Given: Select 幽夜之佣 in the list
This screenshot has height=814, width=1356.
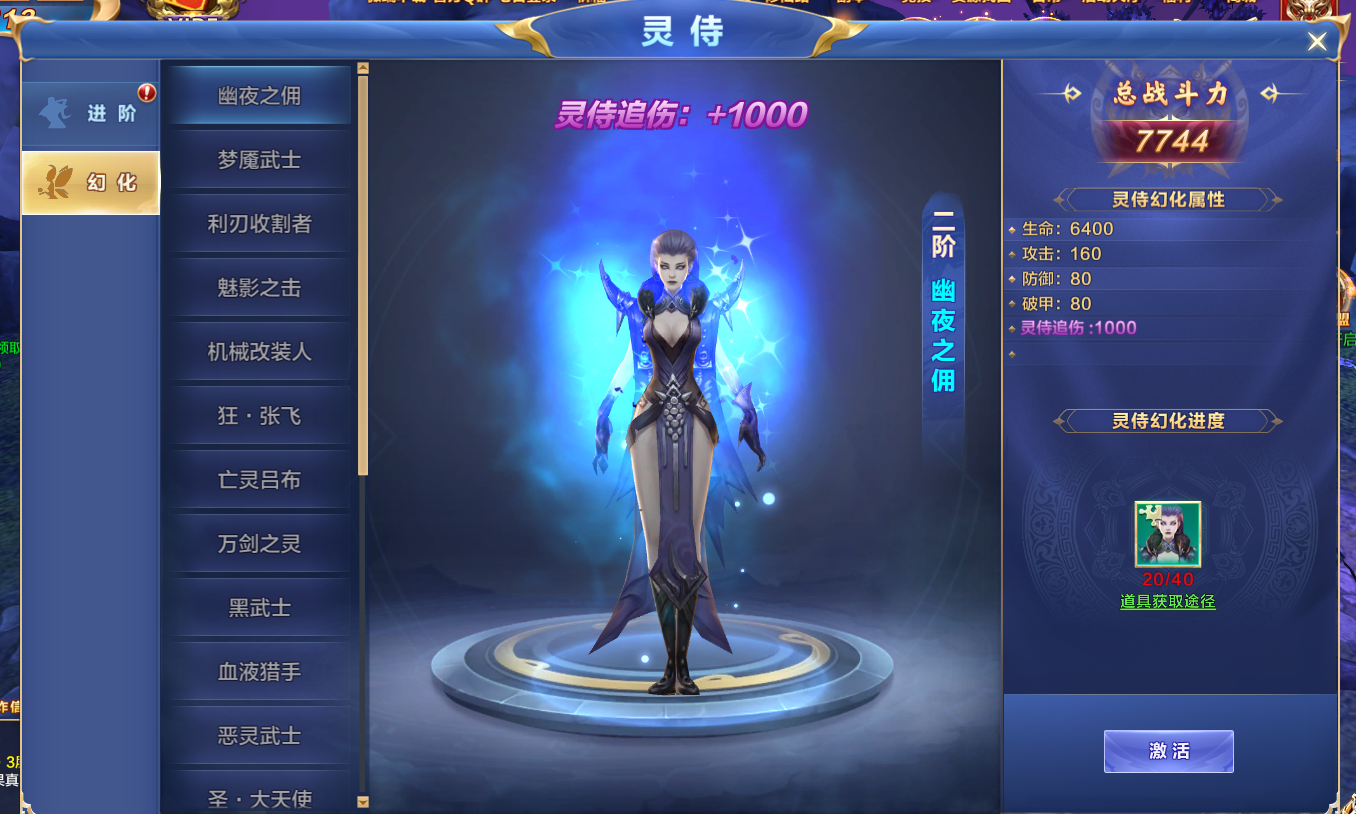Looking at the screenshot, I should [259, 96].
